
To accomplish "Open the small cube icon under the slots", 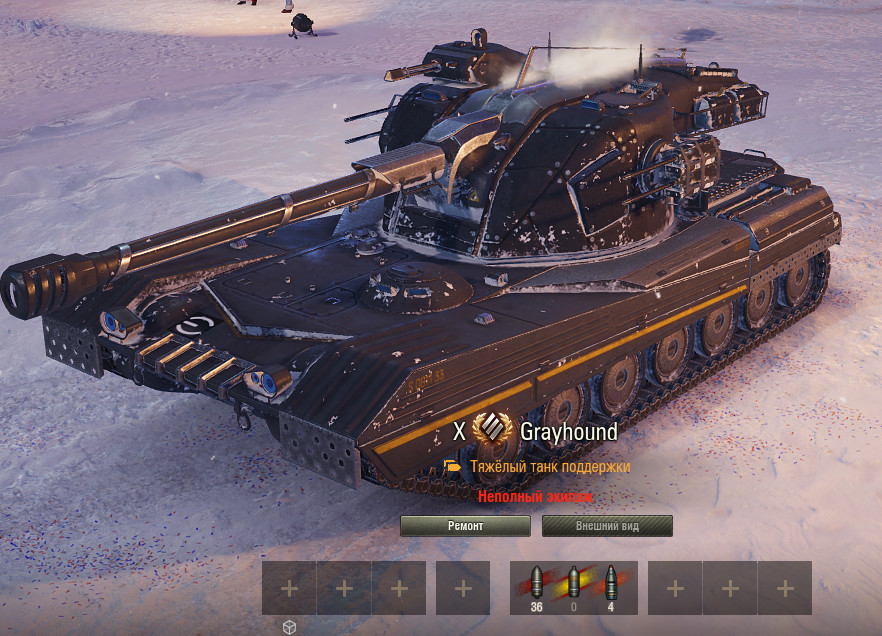I will tap(289, 627).
